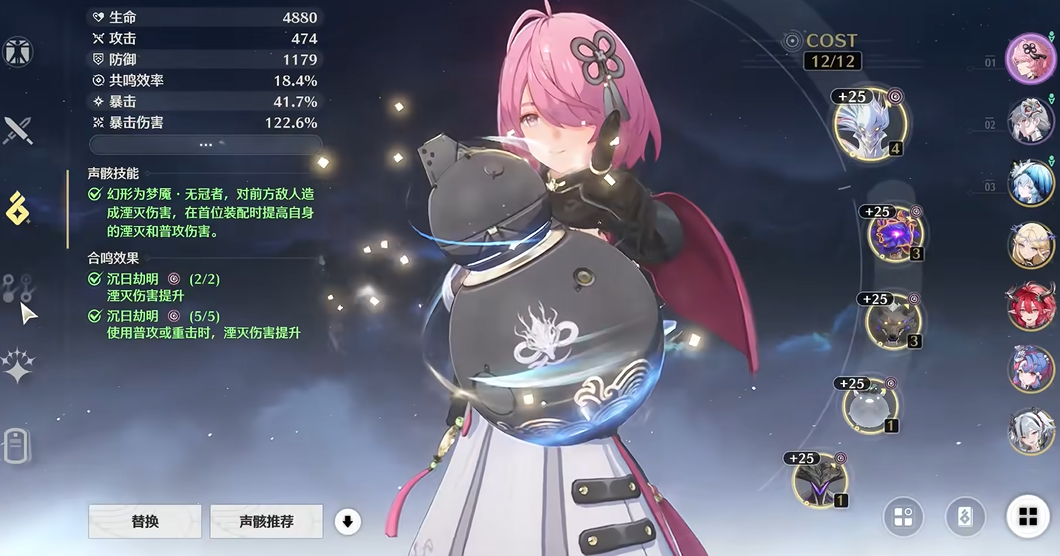Select the bubble cost 1 echo slot
Viewport: 1060px width, 556px height.
pyautogui.click(x=869, y=405)
